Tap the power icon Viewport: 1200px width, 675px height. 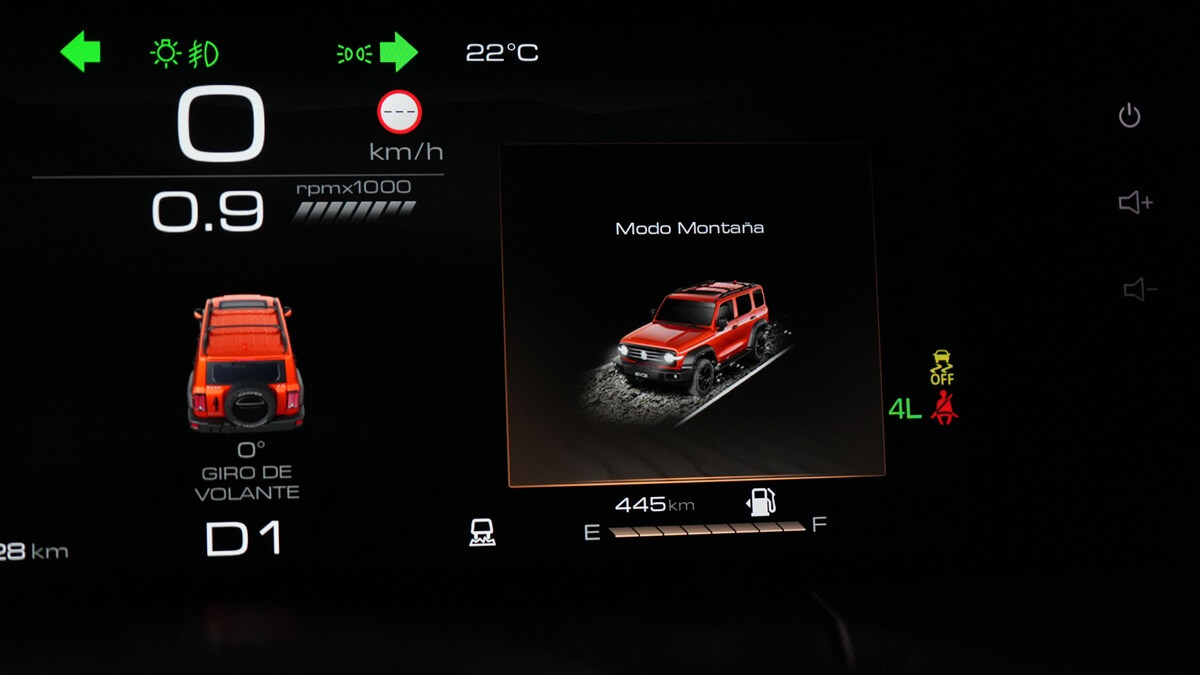pyautogui.click(x=1129, y=116)
